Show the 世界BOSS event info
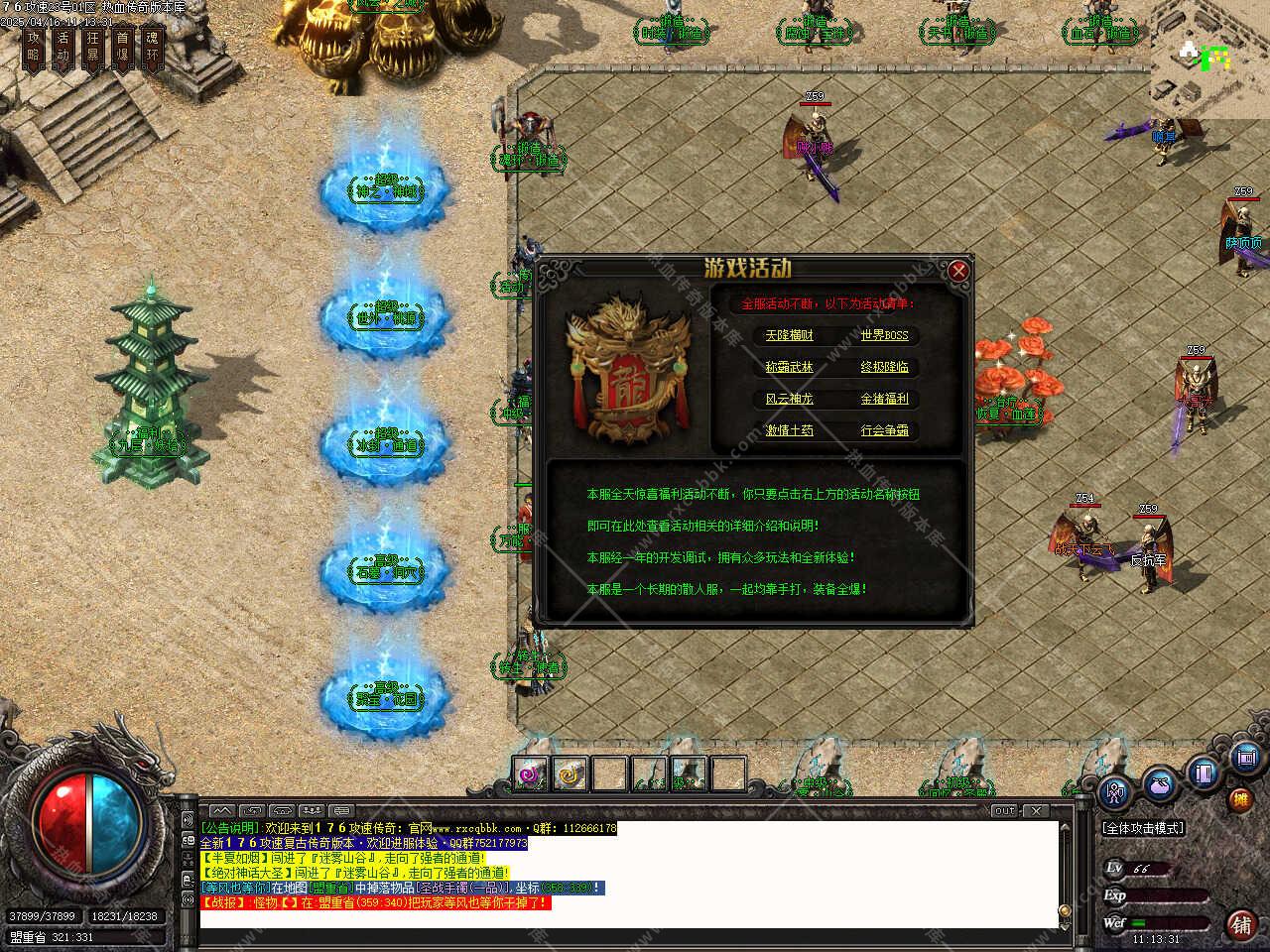Image resolution: width=1270 pixels, height=952 pixels. [884, 336]
